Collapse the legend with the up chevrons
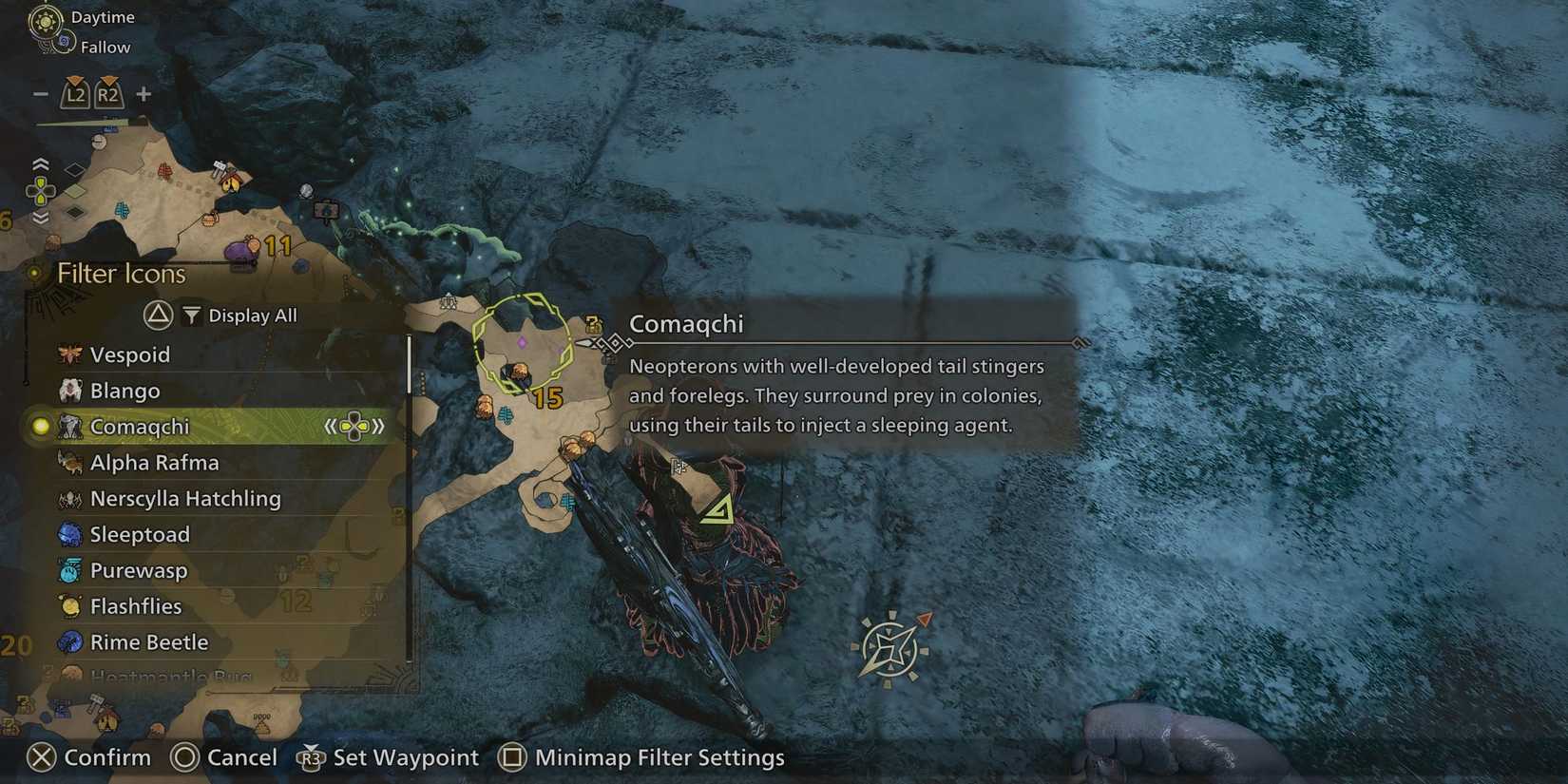 click(38, 163)
